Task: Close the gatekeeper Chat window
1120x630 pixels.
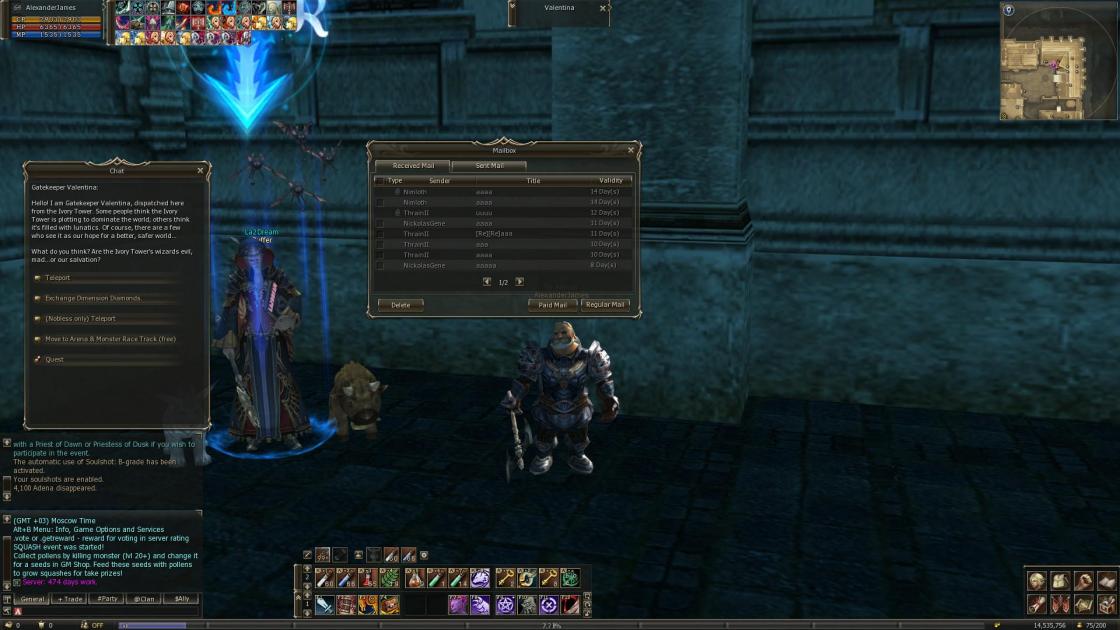Action: [200, 171]
